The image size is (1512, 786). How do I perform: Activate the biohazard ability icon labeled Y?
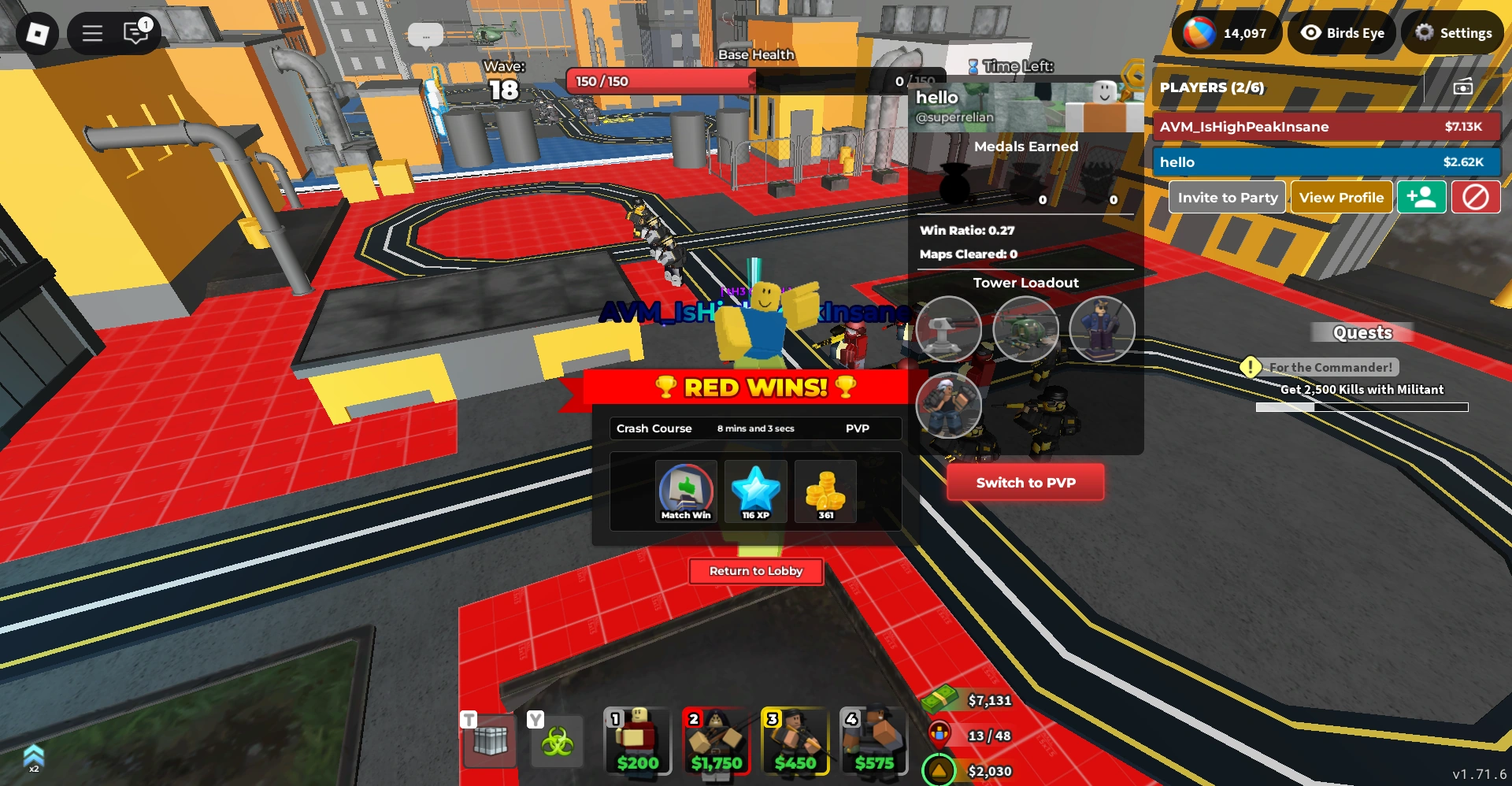tap(556, 740)
